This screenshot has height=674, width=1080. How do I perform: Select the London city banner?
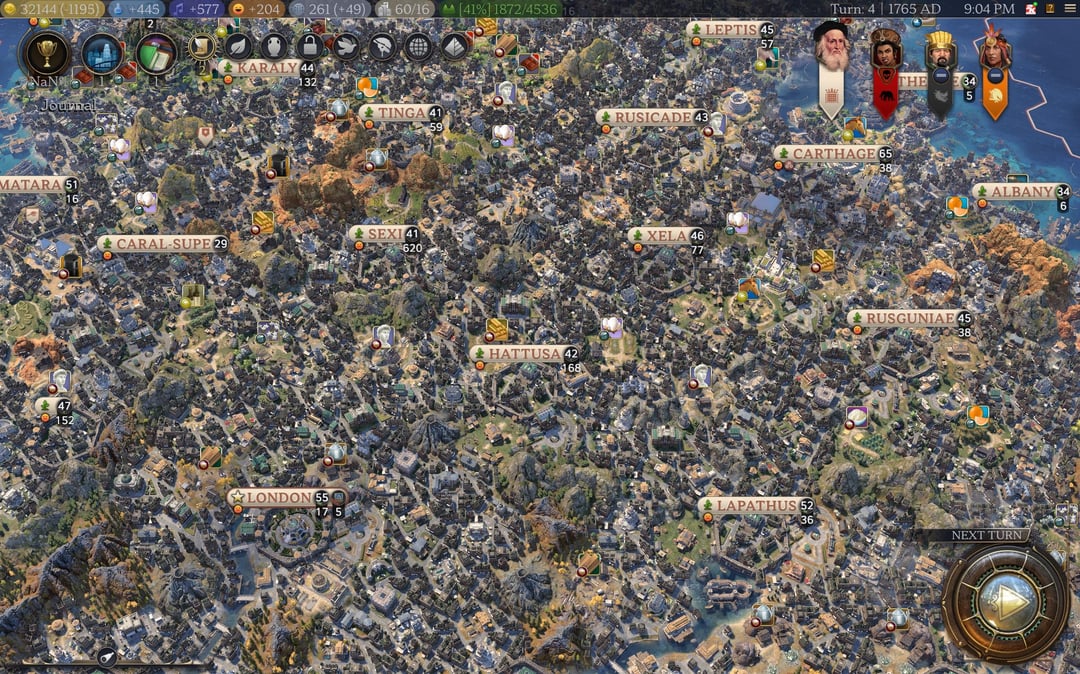278,497
